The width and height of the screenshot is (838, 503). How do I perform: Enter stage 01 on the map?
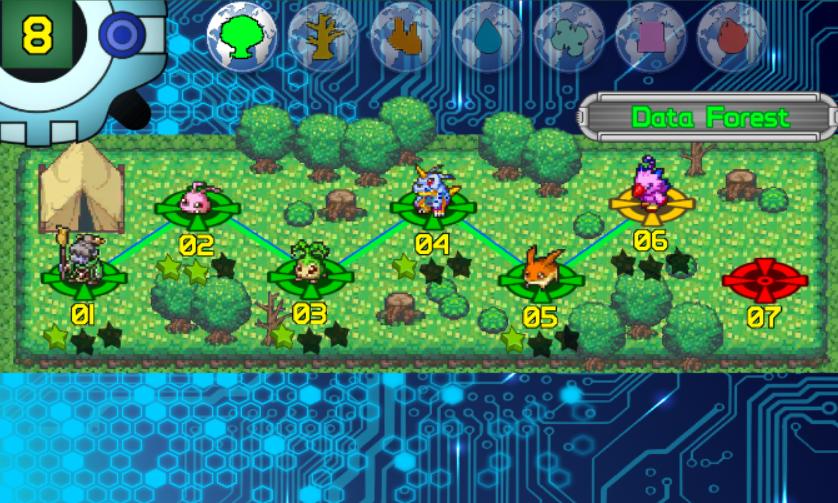click(x=83, y=273)
